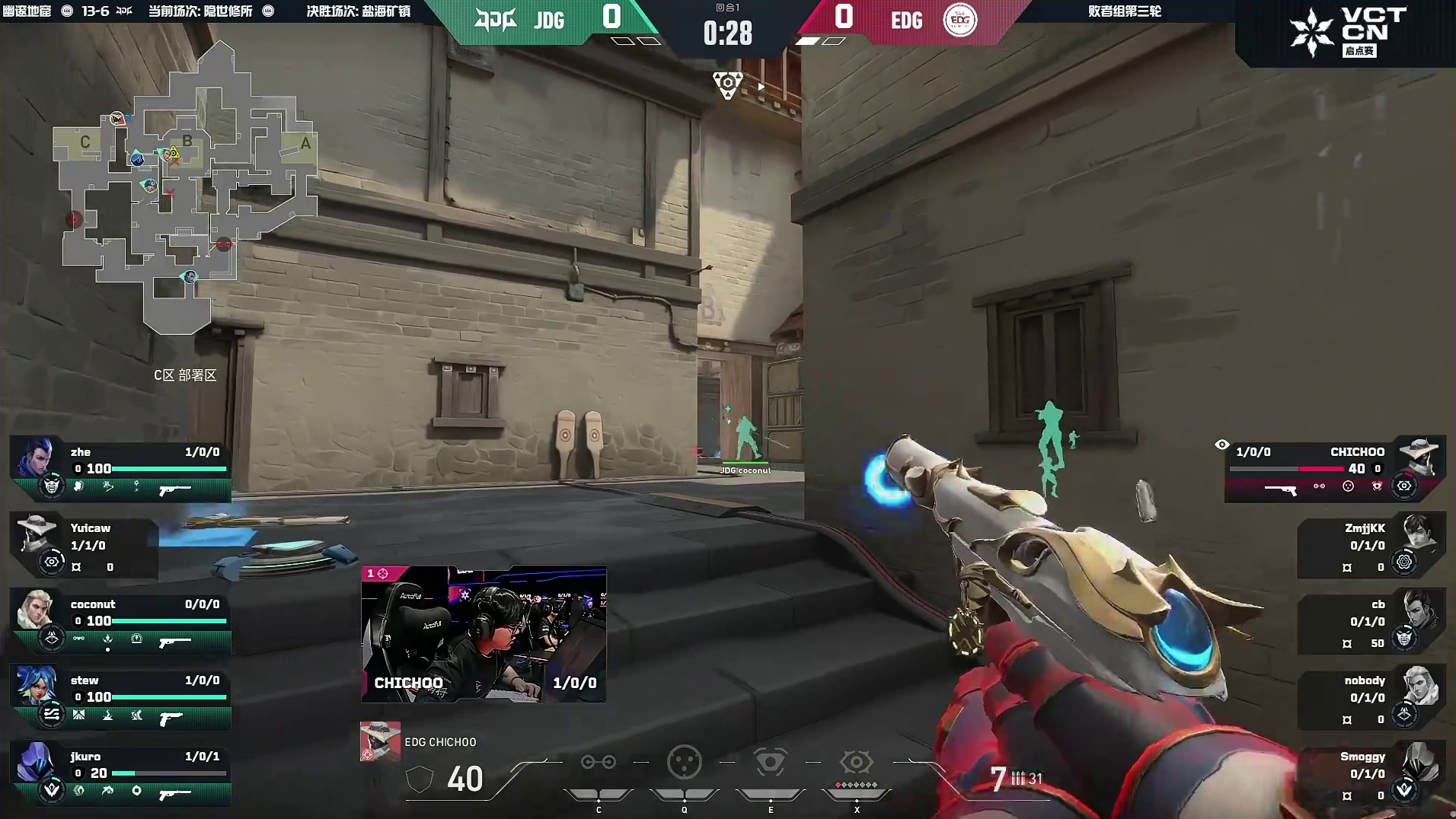Select Smoggy's player card
The height and width of the screenshot is (819, 1456).
[x=1371, y=774]
